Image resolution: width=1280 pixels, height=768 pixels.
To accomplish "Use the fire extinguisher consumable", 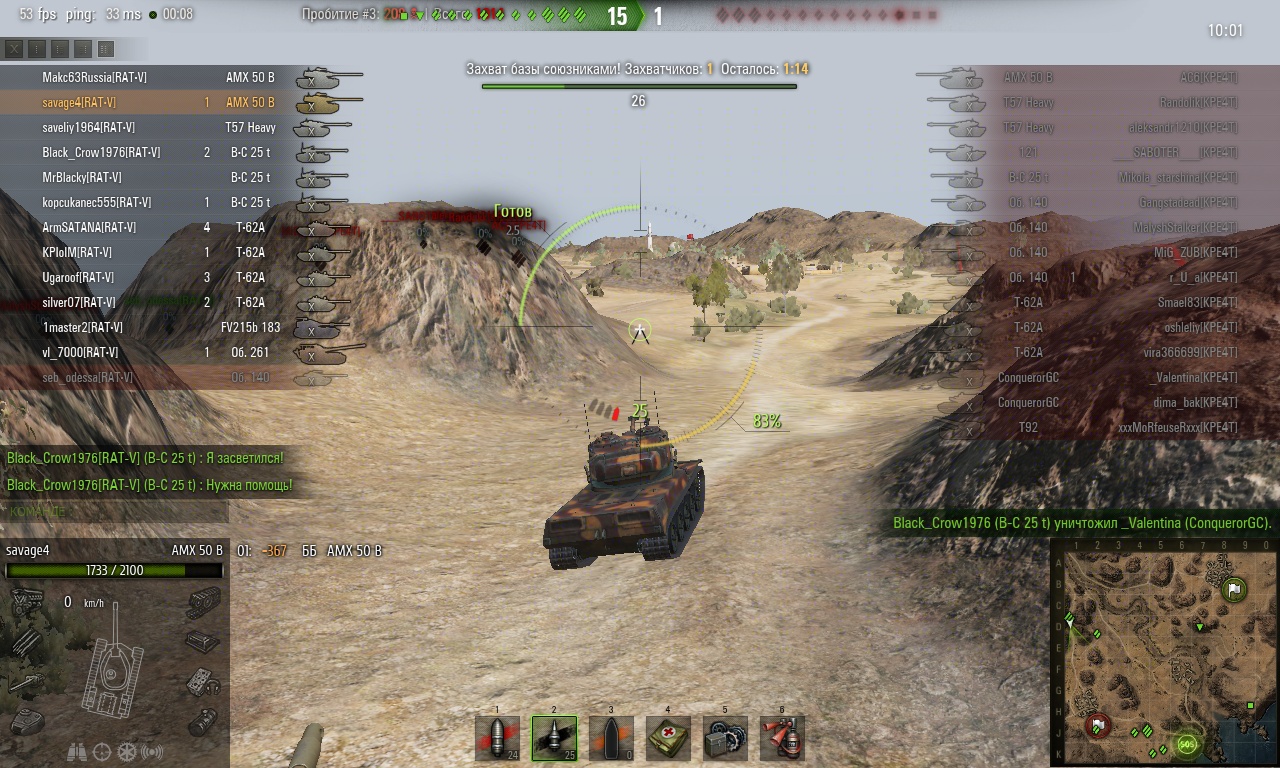I will click(782, 738).
